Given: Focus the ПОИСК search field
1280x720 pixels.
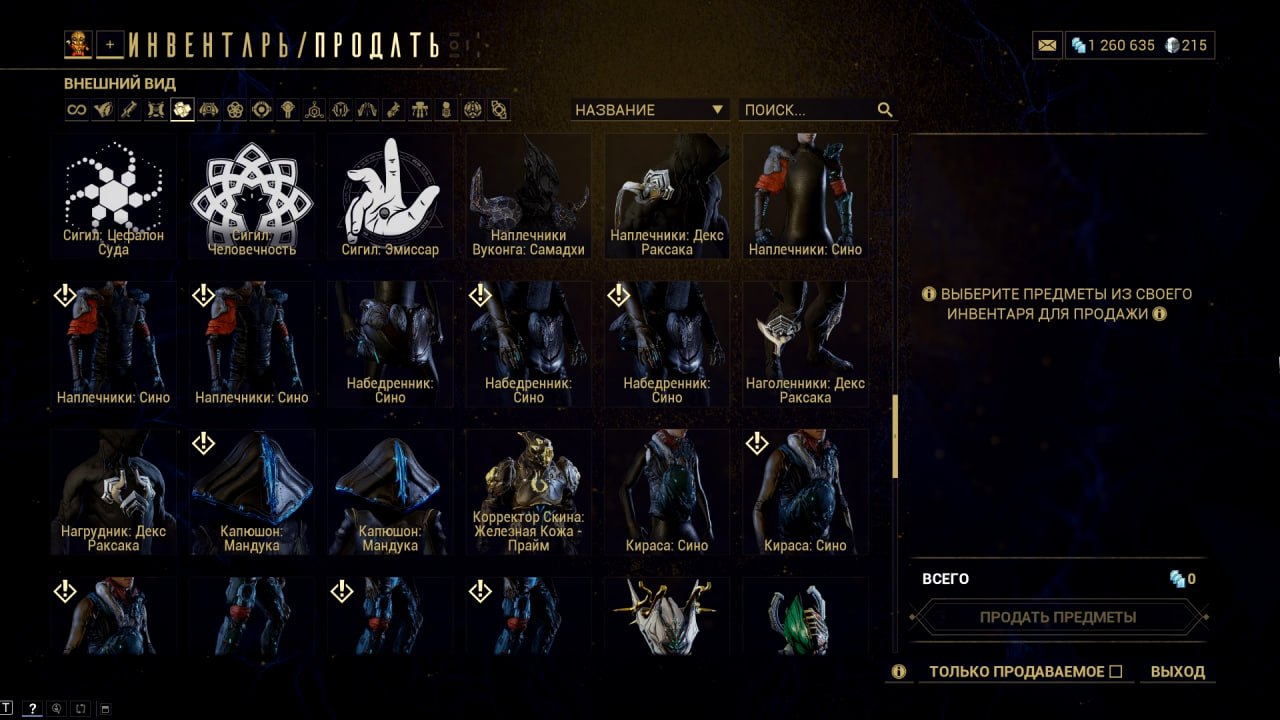Looking at the screenshot, I should pos(808,110).
